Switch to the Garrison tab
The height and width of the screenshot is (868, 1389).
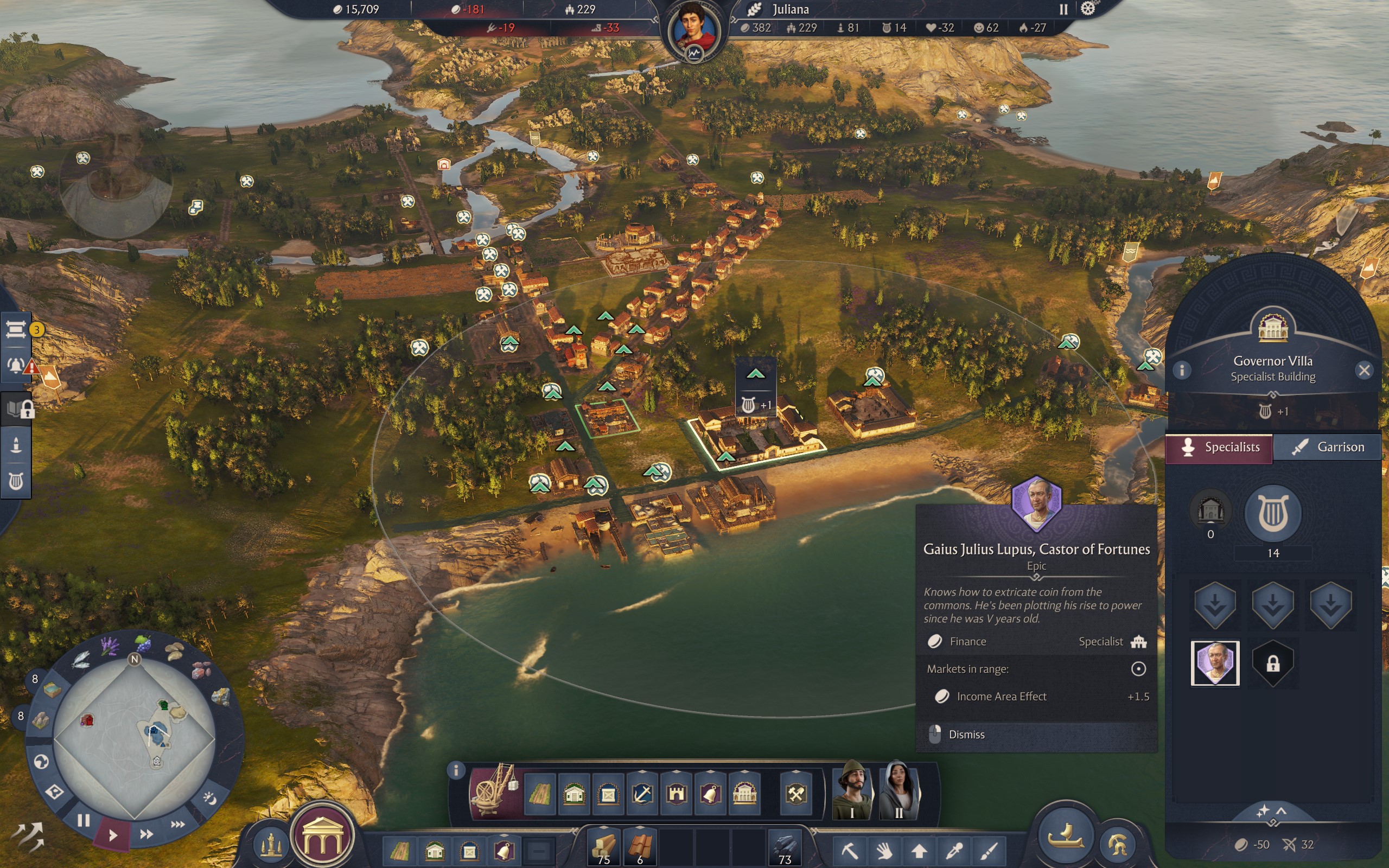point(1327,446)
